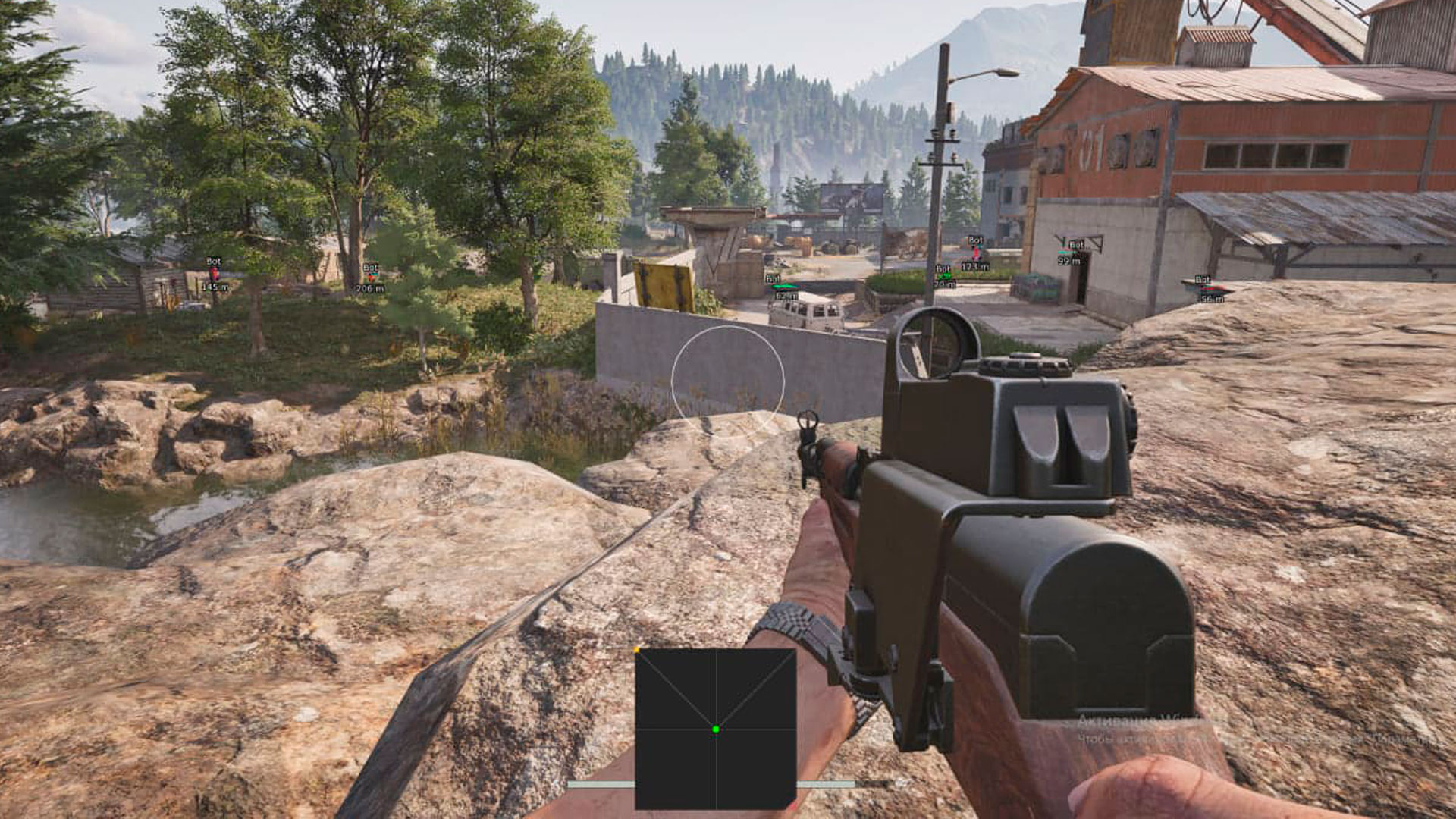1456x819 pixels.
Task: Select the Bot marker at 145 m
Action: (x=214, y=274)
